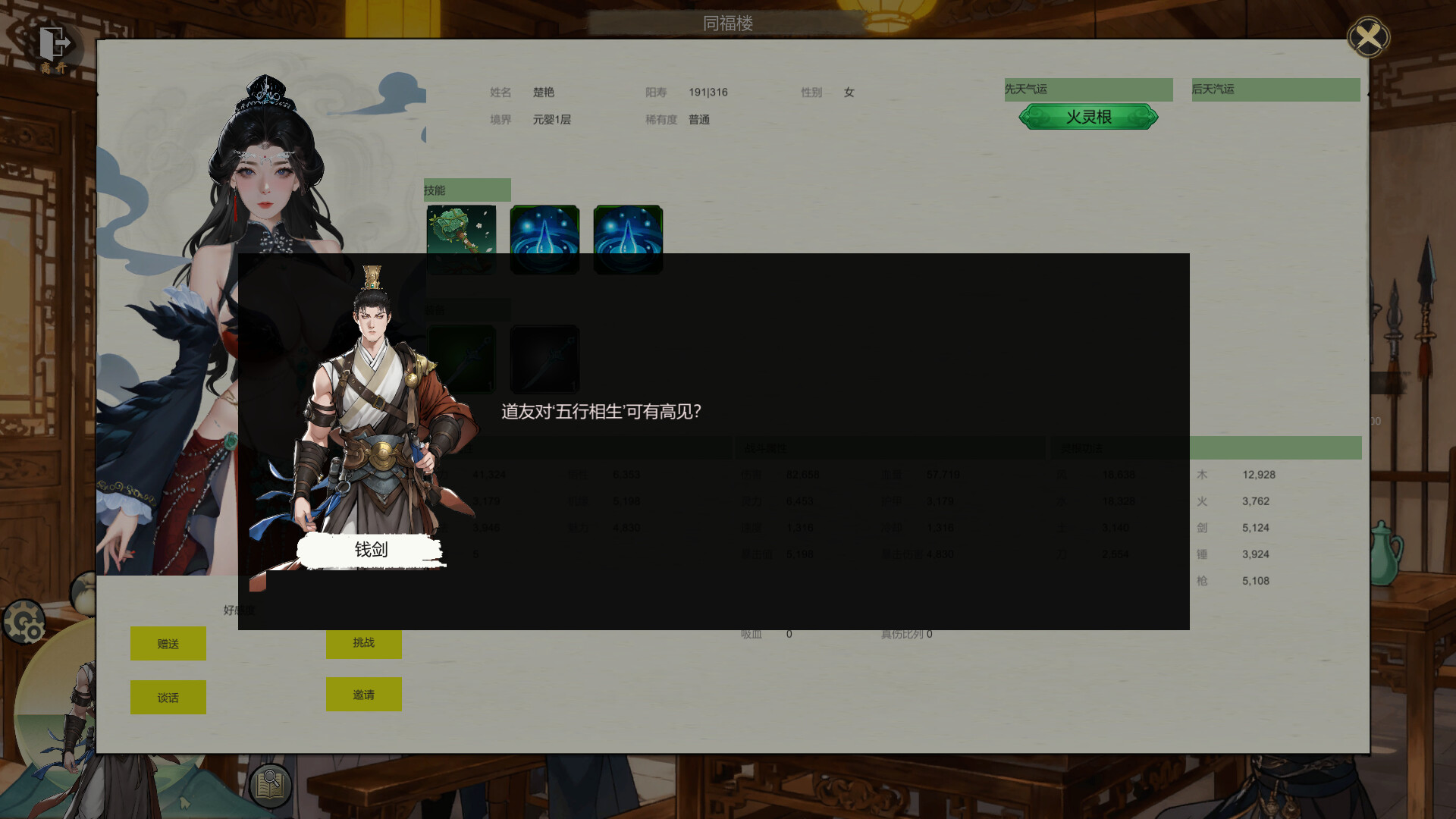The height and width of the screenshot is (819, 1456).
Task: Open the book and magnifier encyclopedia icon
Action: [x=271, y=786]
